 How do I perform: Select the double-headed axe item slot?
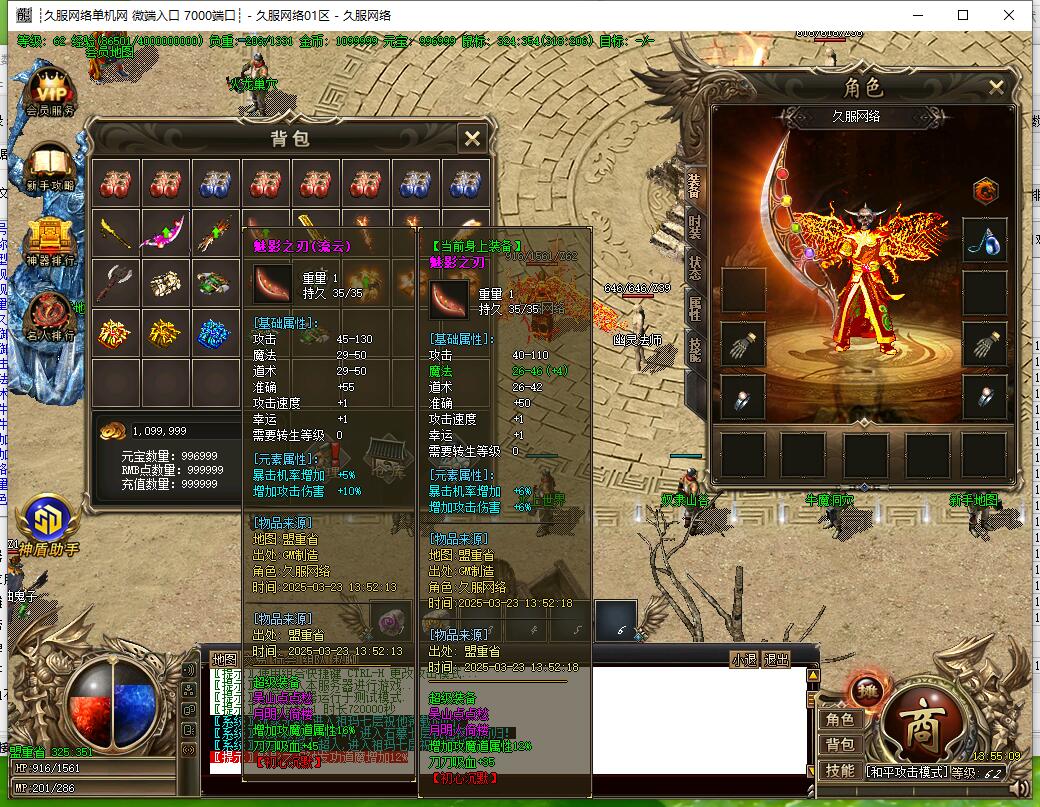[116, 284]
